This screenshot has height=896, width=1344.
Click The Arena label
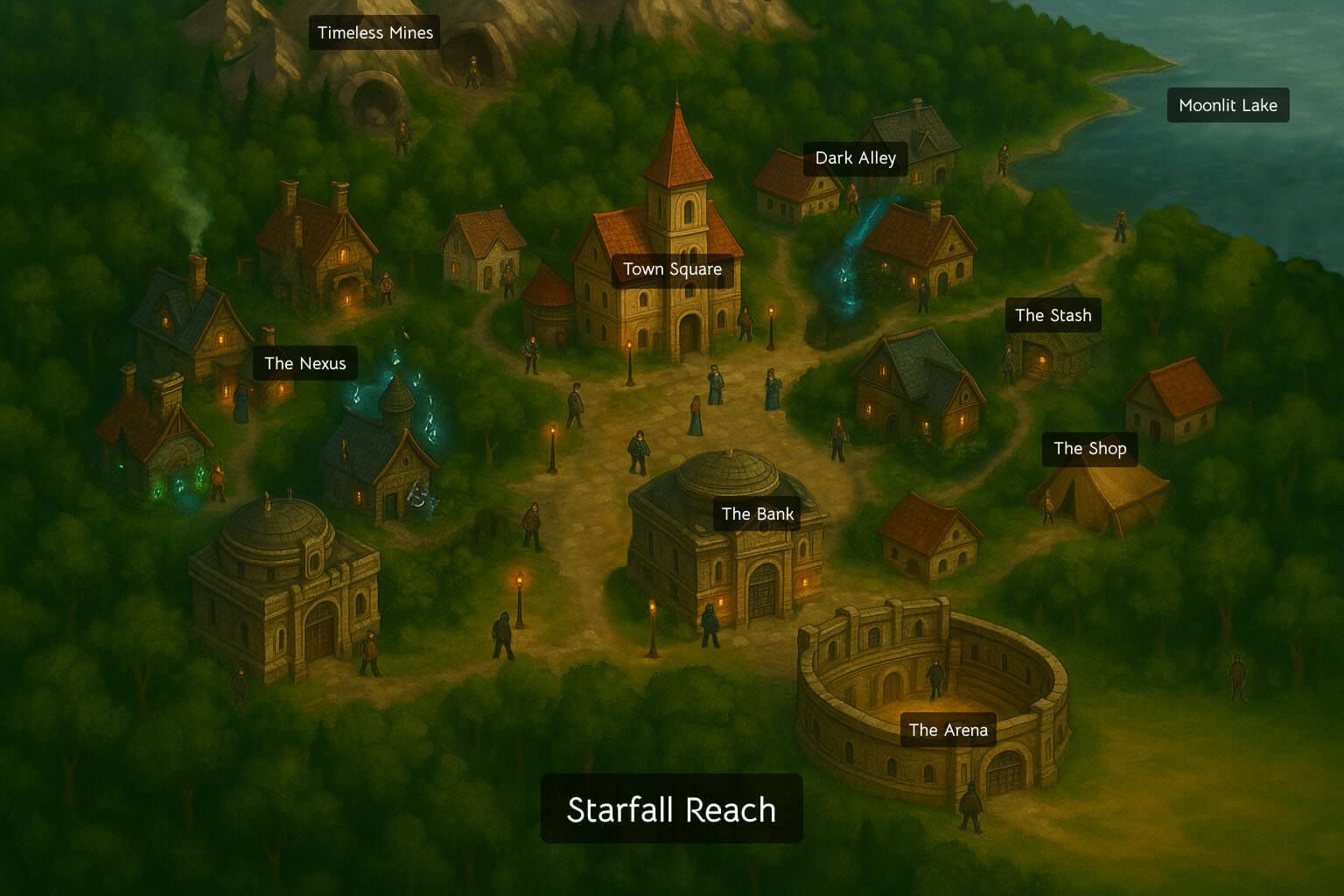coord(948,729)
